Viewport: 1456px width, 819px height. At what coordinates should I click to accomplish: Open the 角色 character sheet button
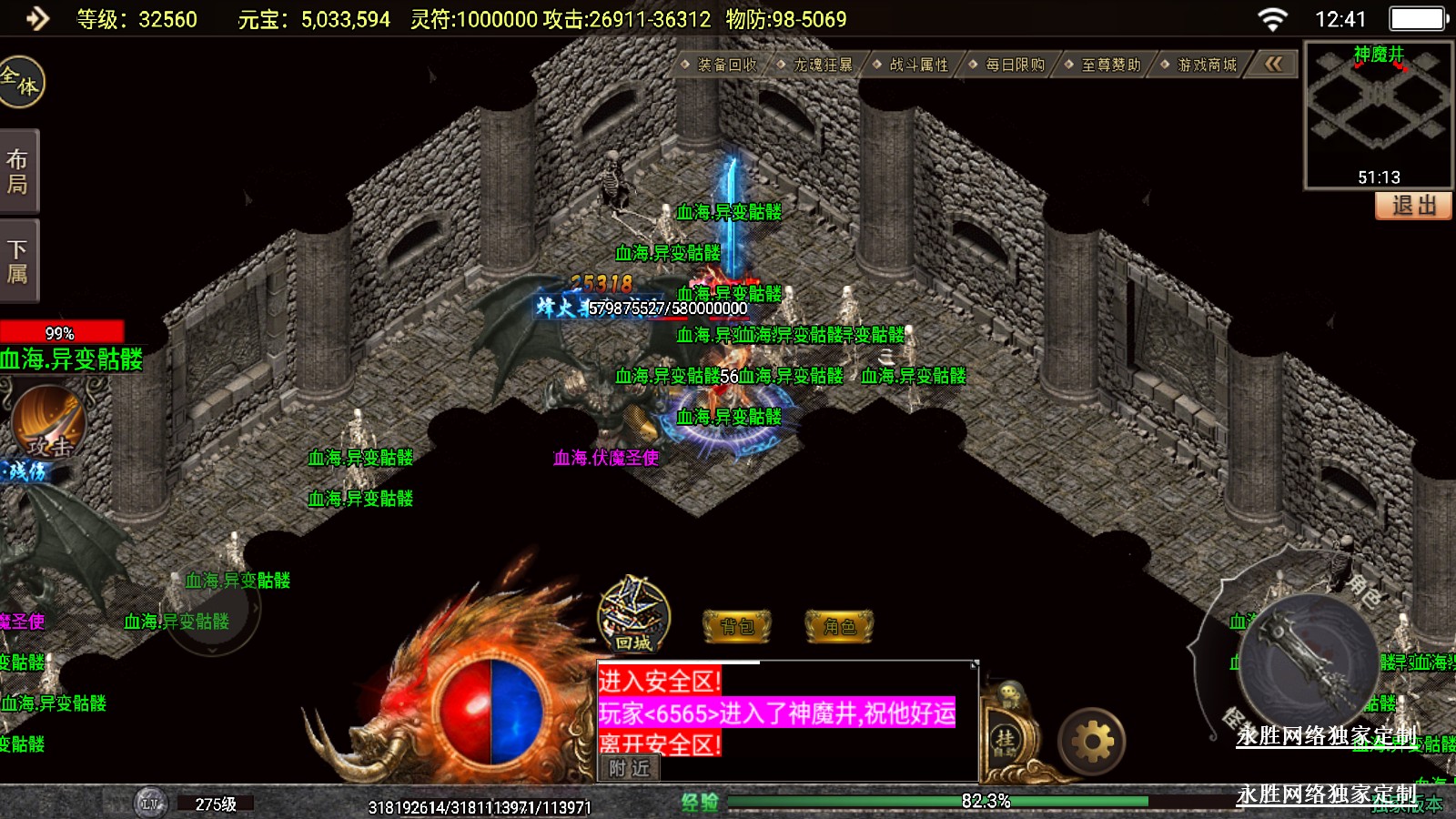click(x=839, y=626)
